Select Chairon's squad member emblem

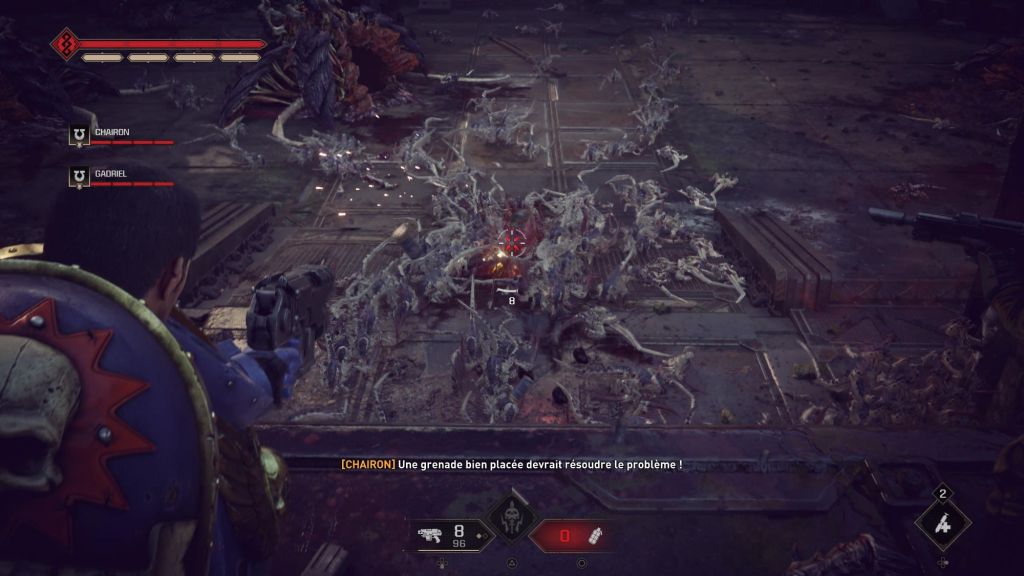(78, 136)
